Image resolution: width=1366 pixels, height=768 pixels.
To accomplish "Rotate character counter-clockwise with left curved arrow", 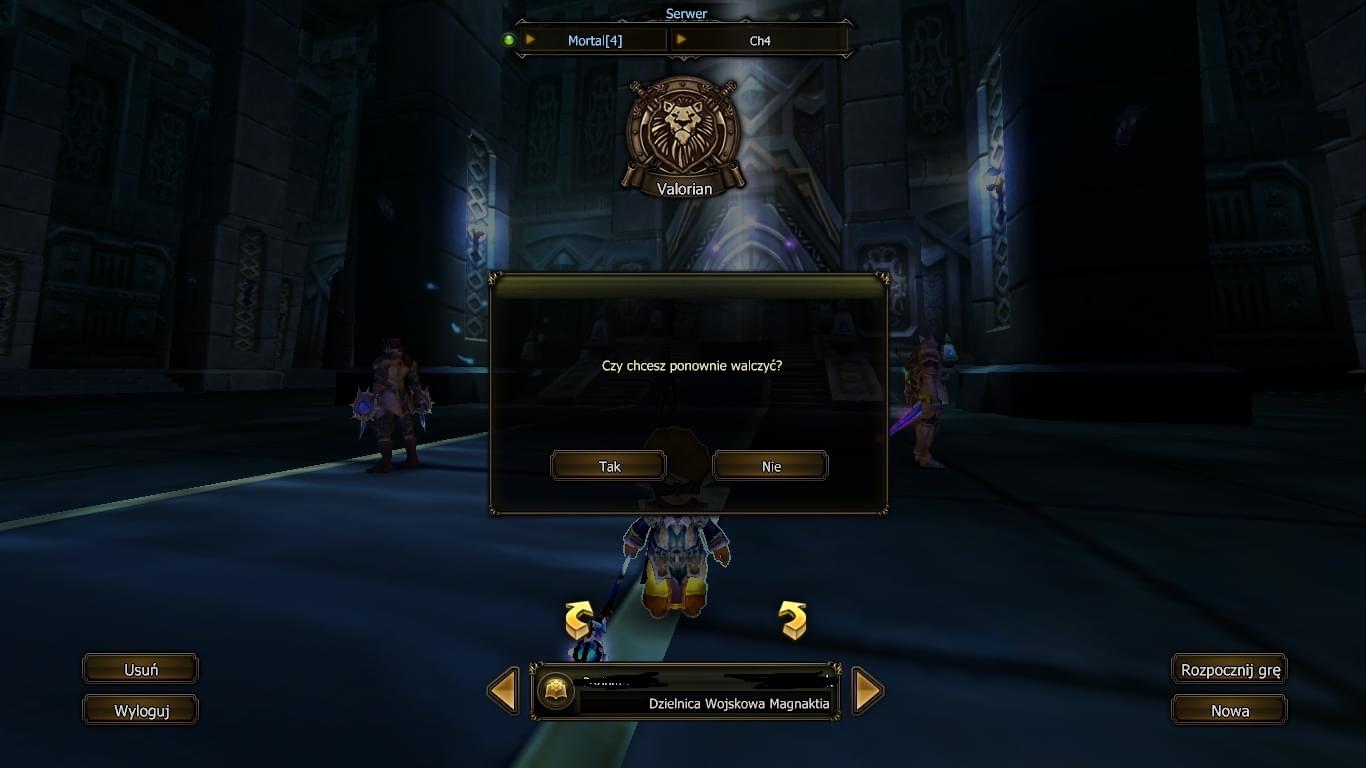I will click(x=579, y=620).
